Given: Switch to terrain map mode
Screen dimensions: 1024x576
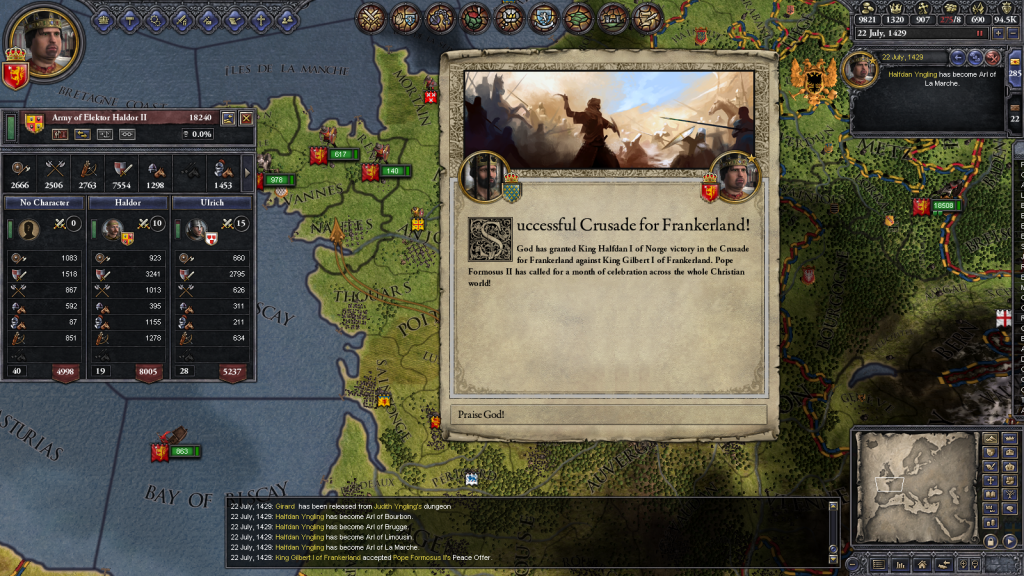Looking at the screenshot, I should click(992, 438).
